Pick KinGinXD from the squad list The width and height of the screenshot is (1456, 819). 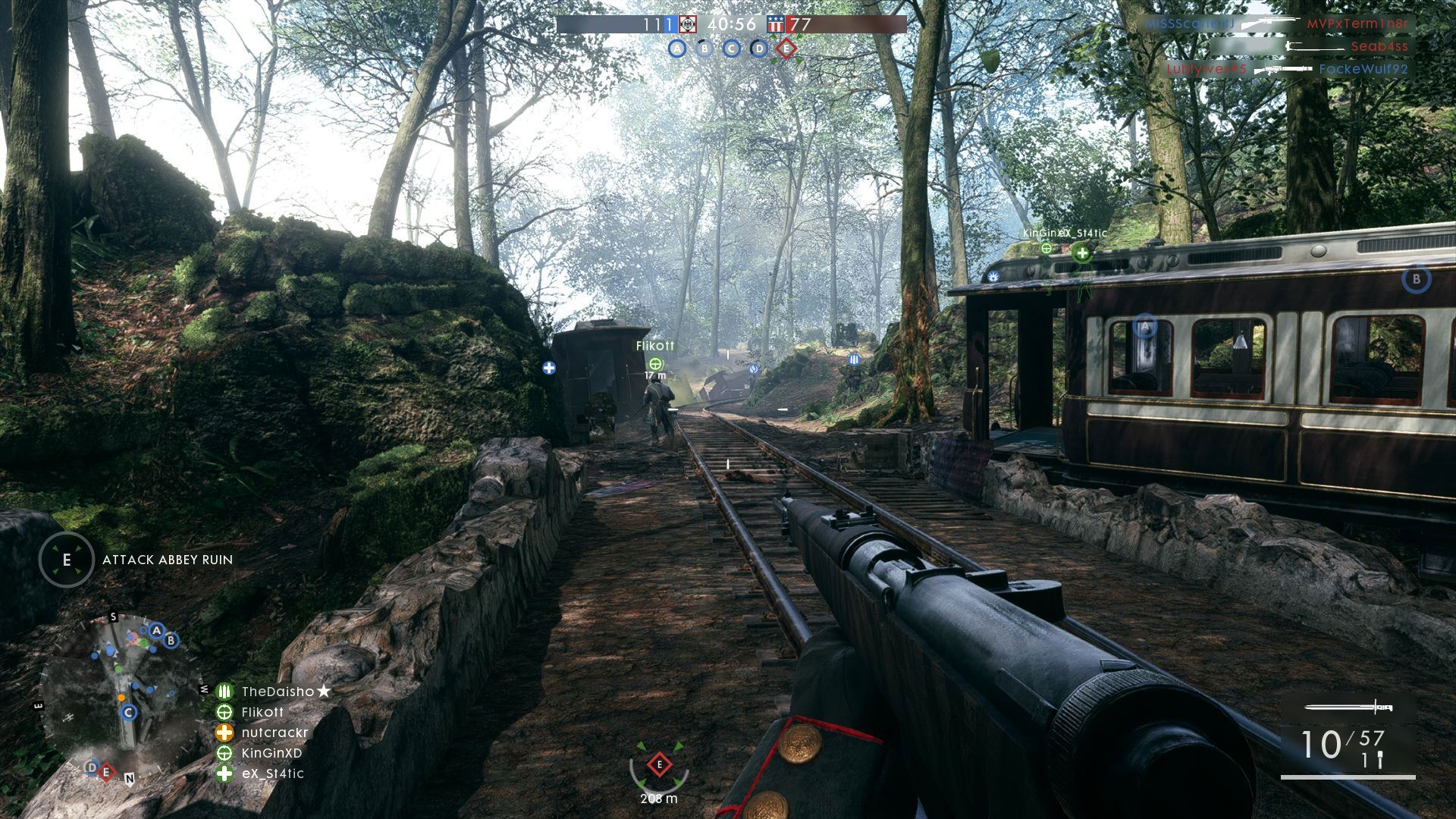pos(271,753)
